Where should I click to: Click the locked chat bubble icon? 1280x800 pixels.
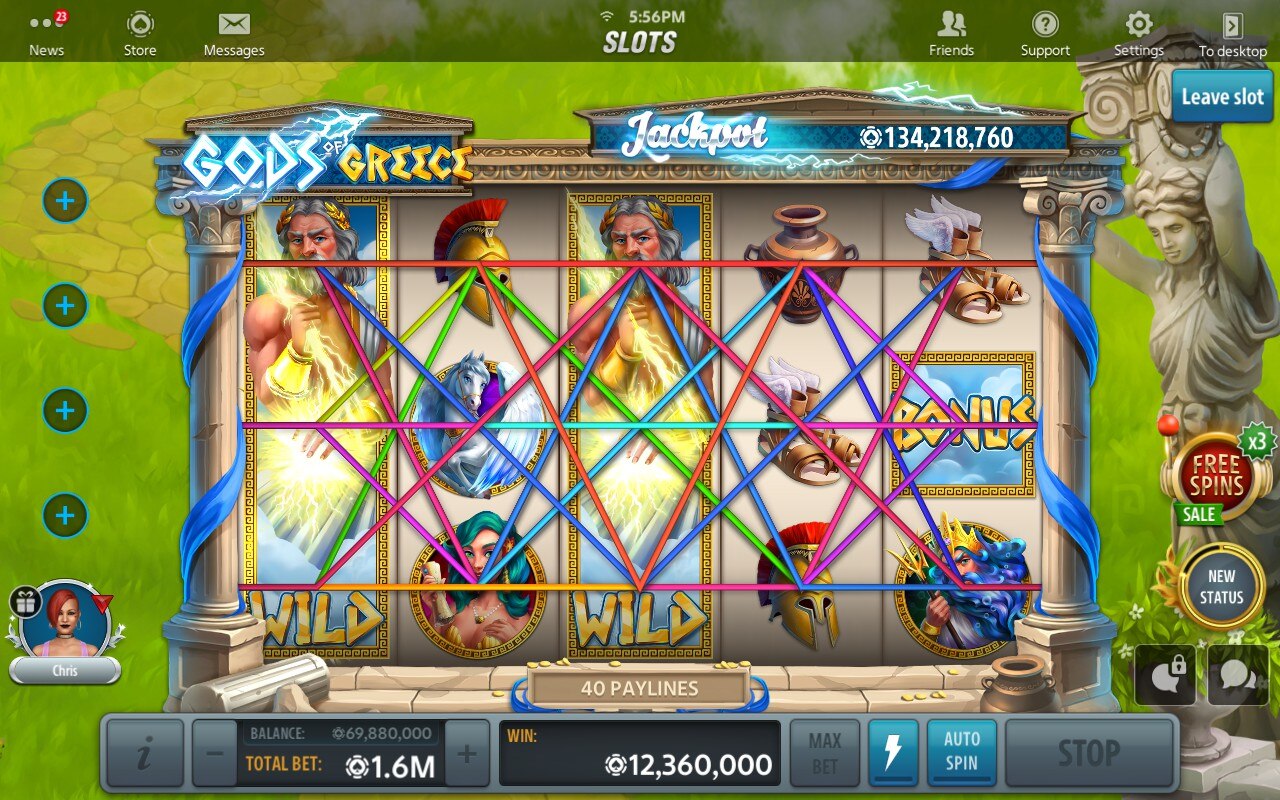pos(1165,675)
